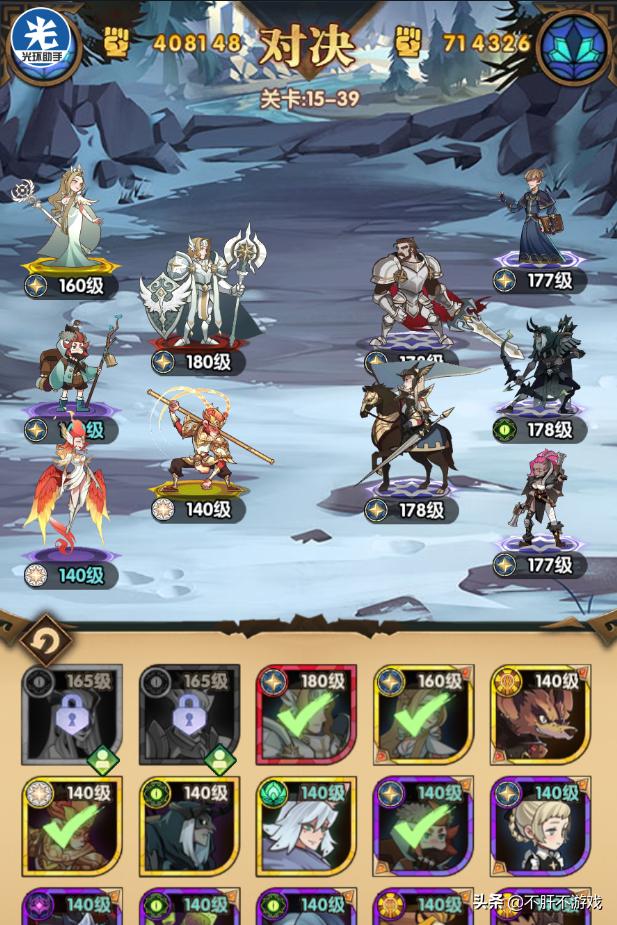
Task: Select the brown wolf hero card
Action: click(539, 714)
